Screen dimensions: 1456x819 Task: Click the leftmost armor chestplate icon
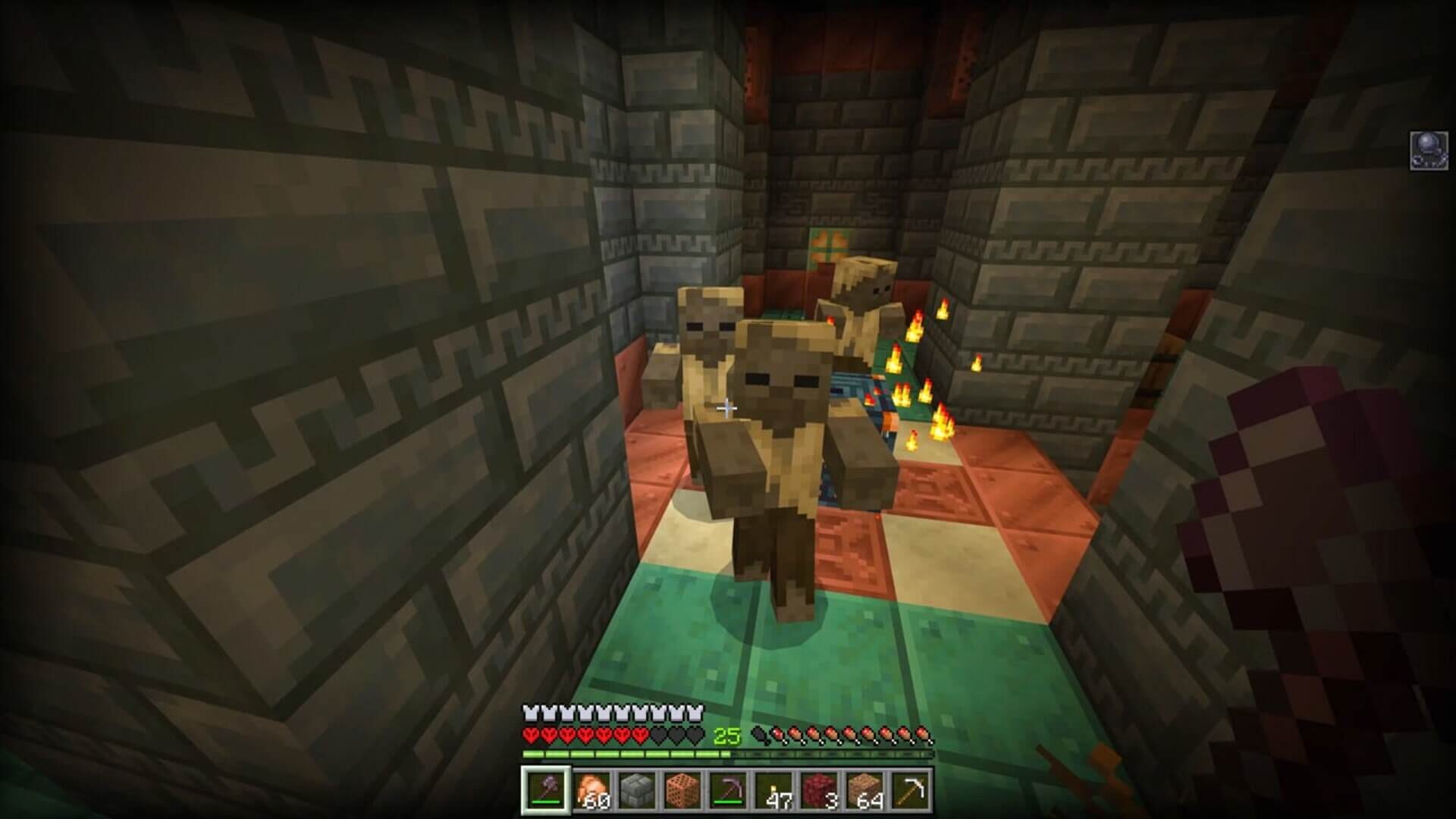[x=529, y=714]
